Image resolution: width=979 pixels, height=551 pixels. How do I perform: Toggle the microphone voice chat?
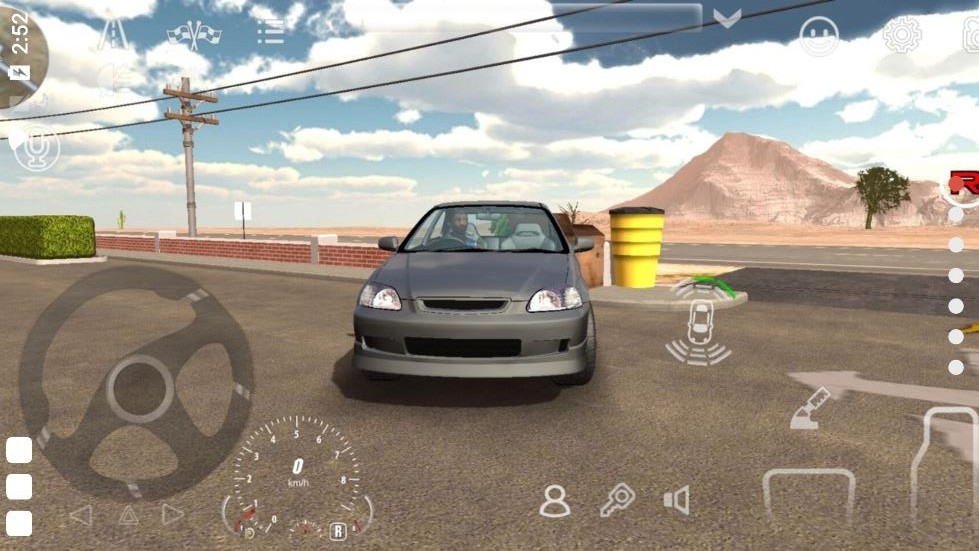click(x=37, y=148)
